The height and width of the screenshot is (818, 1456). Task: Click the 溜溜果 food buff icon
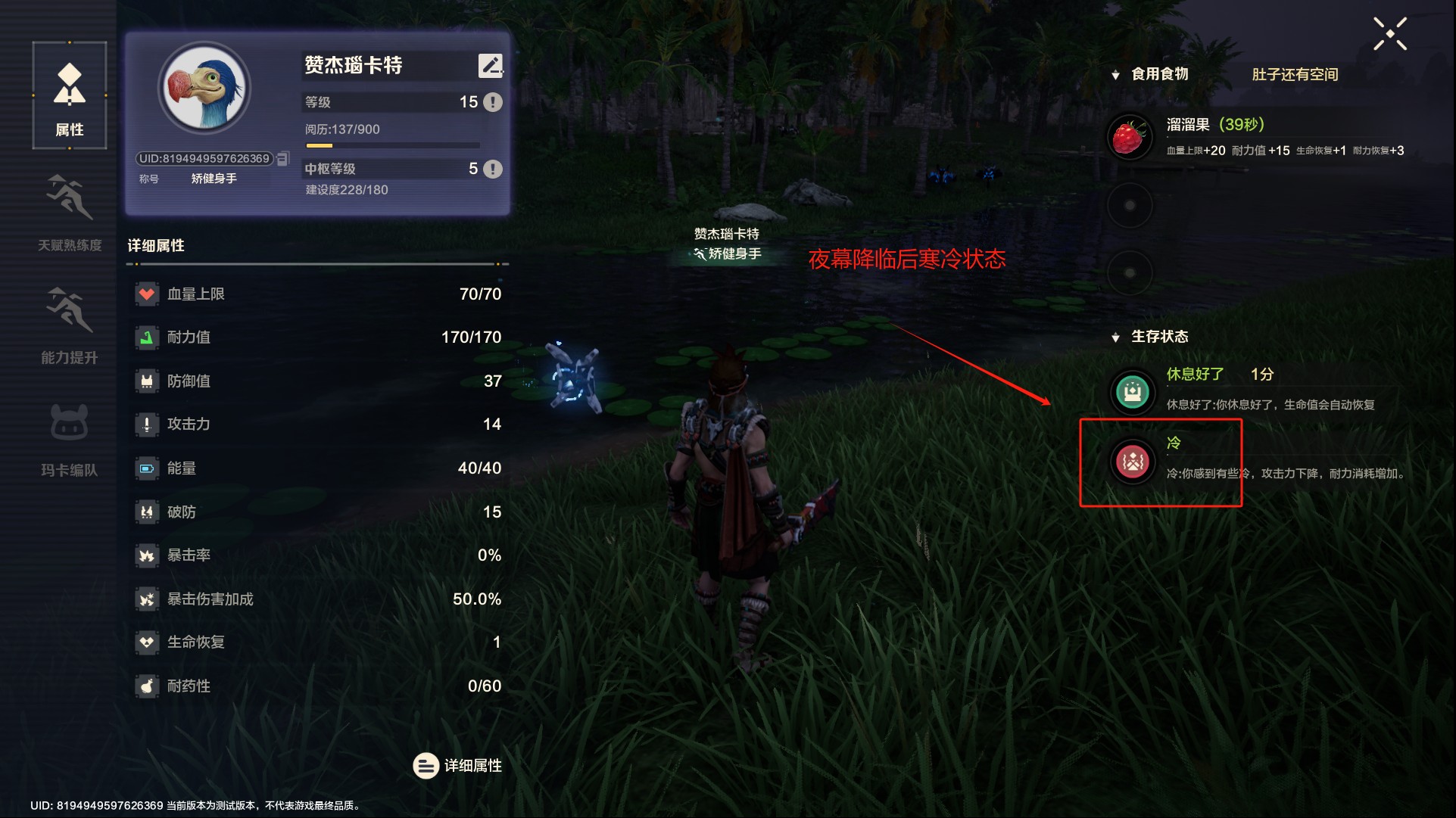[1129, 138]
